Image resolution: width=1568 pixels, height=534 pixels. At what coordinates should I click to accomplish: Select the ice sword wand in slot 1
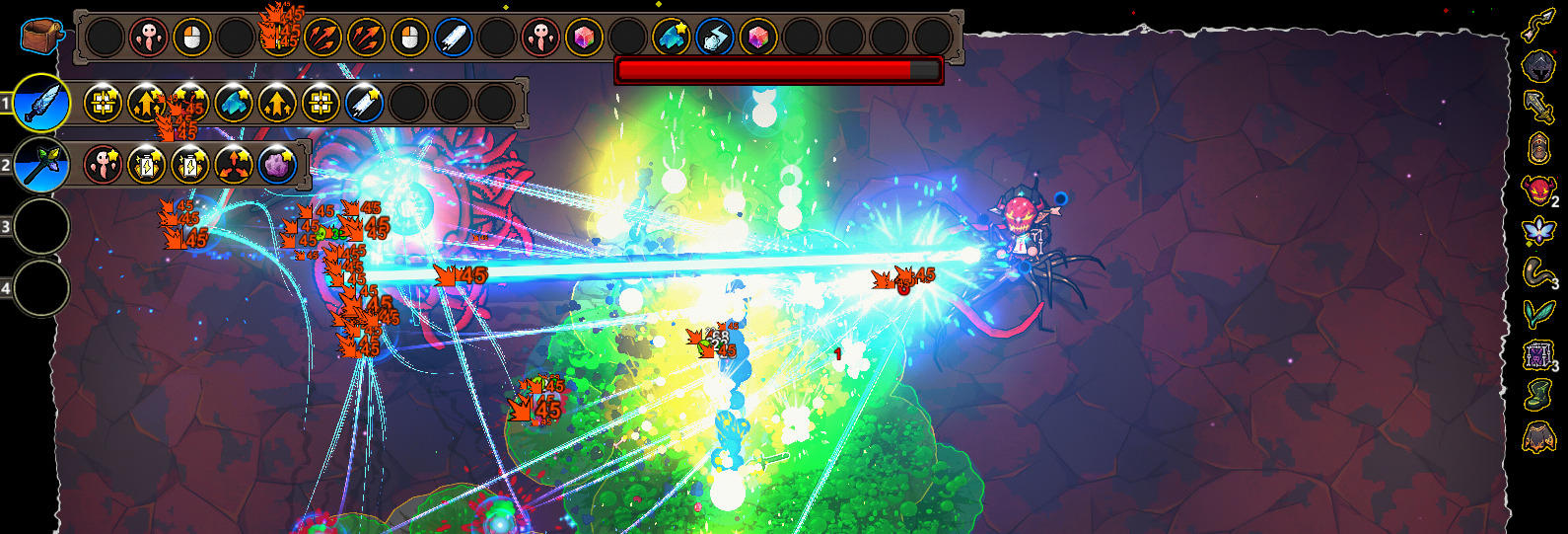coord(41,103)
